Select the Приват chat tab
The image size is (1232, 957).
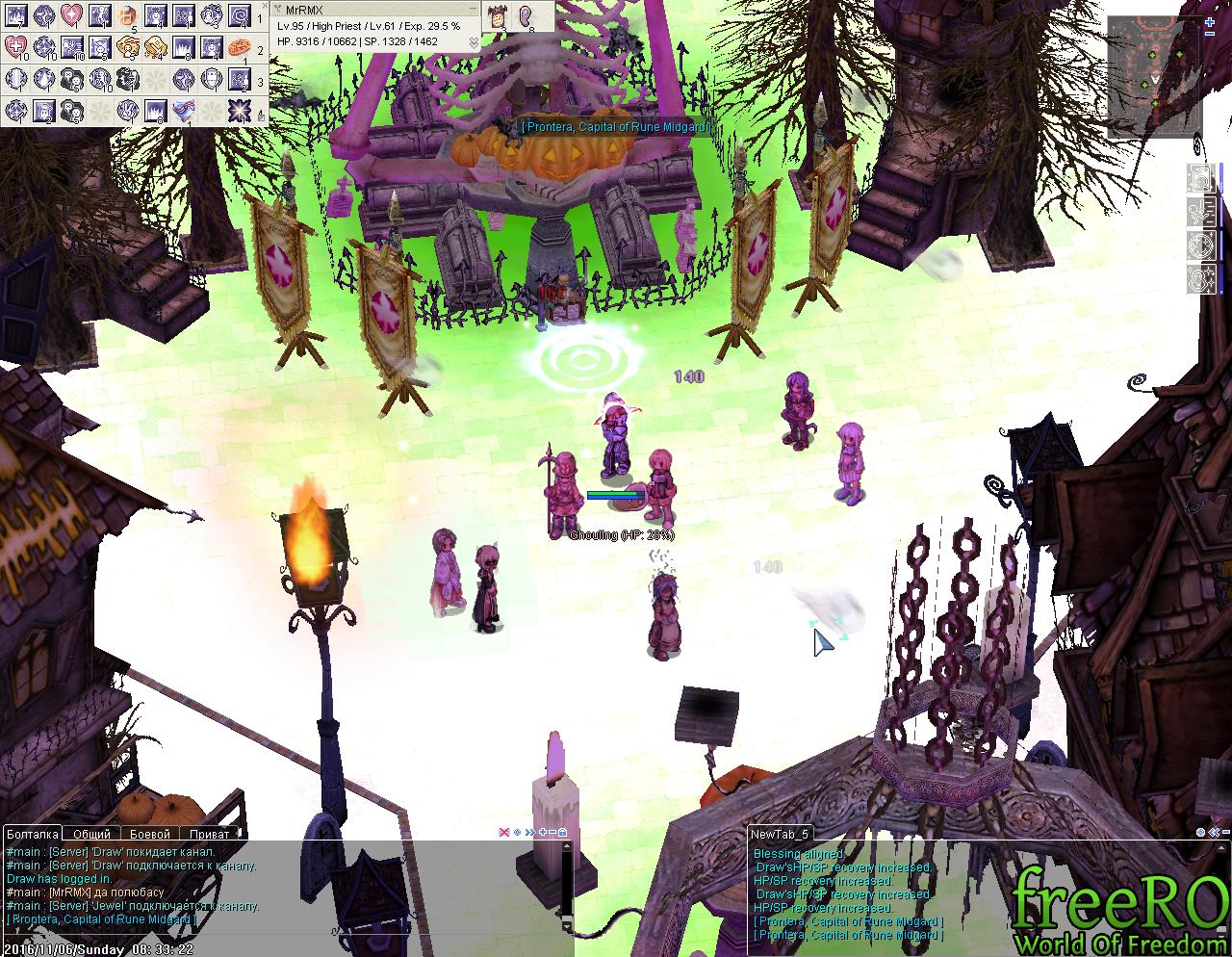tap(209, 834)
